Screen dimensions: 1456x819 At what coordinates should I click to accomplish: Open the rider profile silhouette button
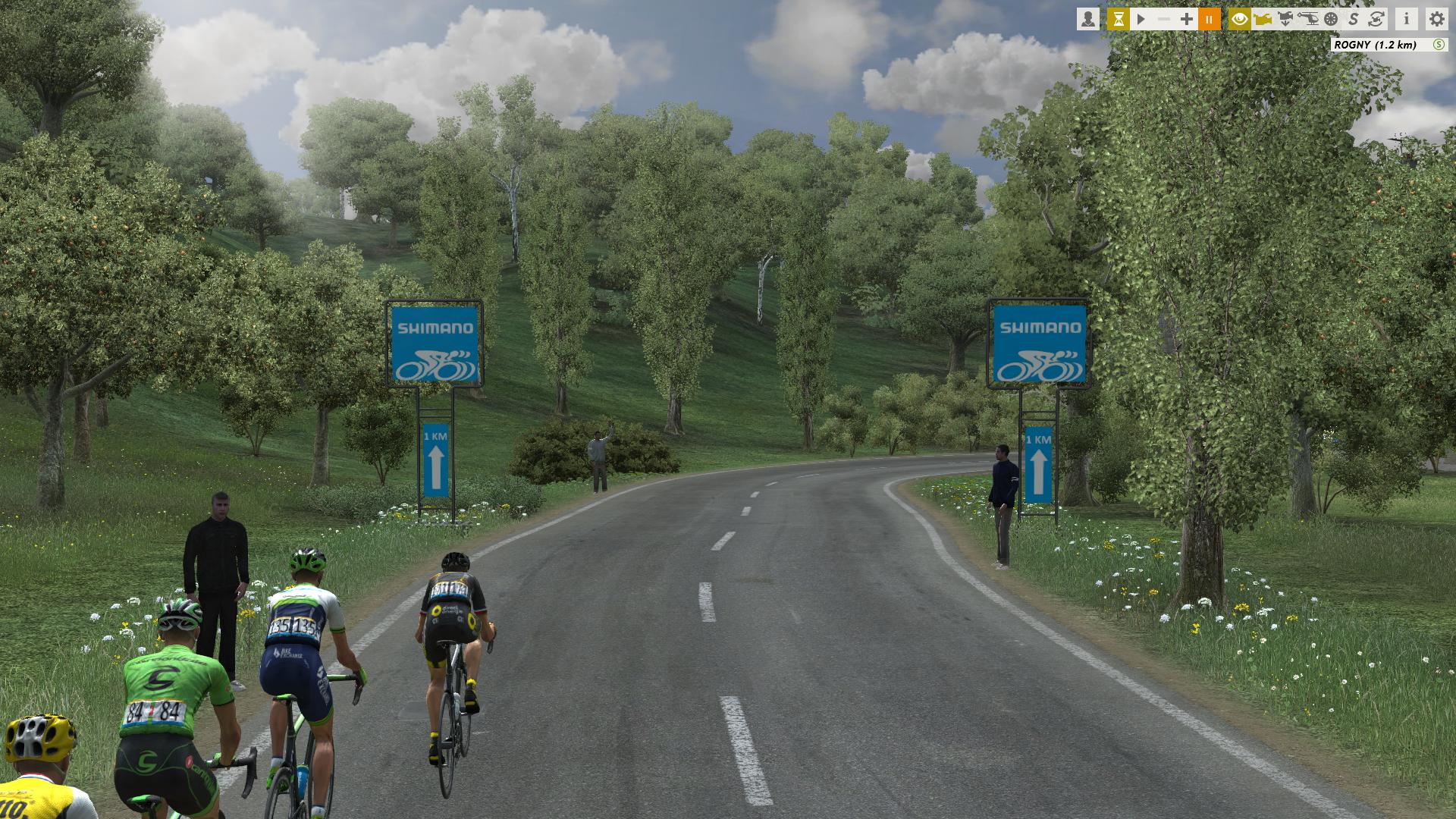(1088, 19)
